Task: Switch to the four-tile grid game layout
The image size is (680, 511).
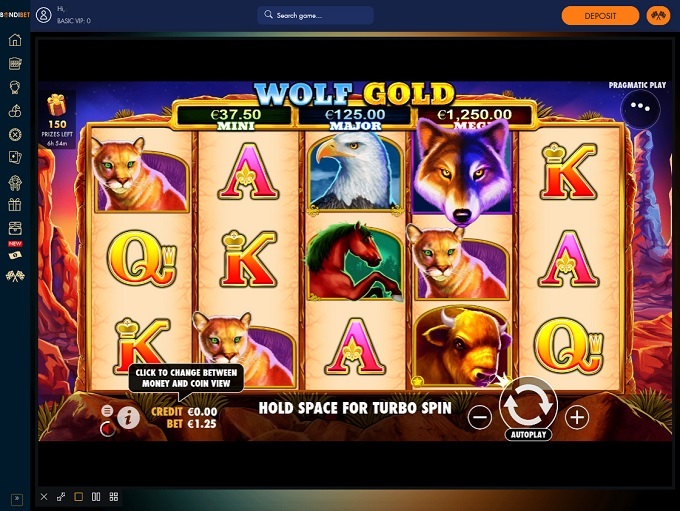Action: (x=114, y=496)
